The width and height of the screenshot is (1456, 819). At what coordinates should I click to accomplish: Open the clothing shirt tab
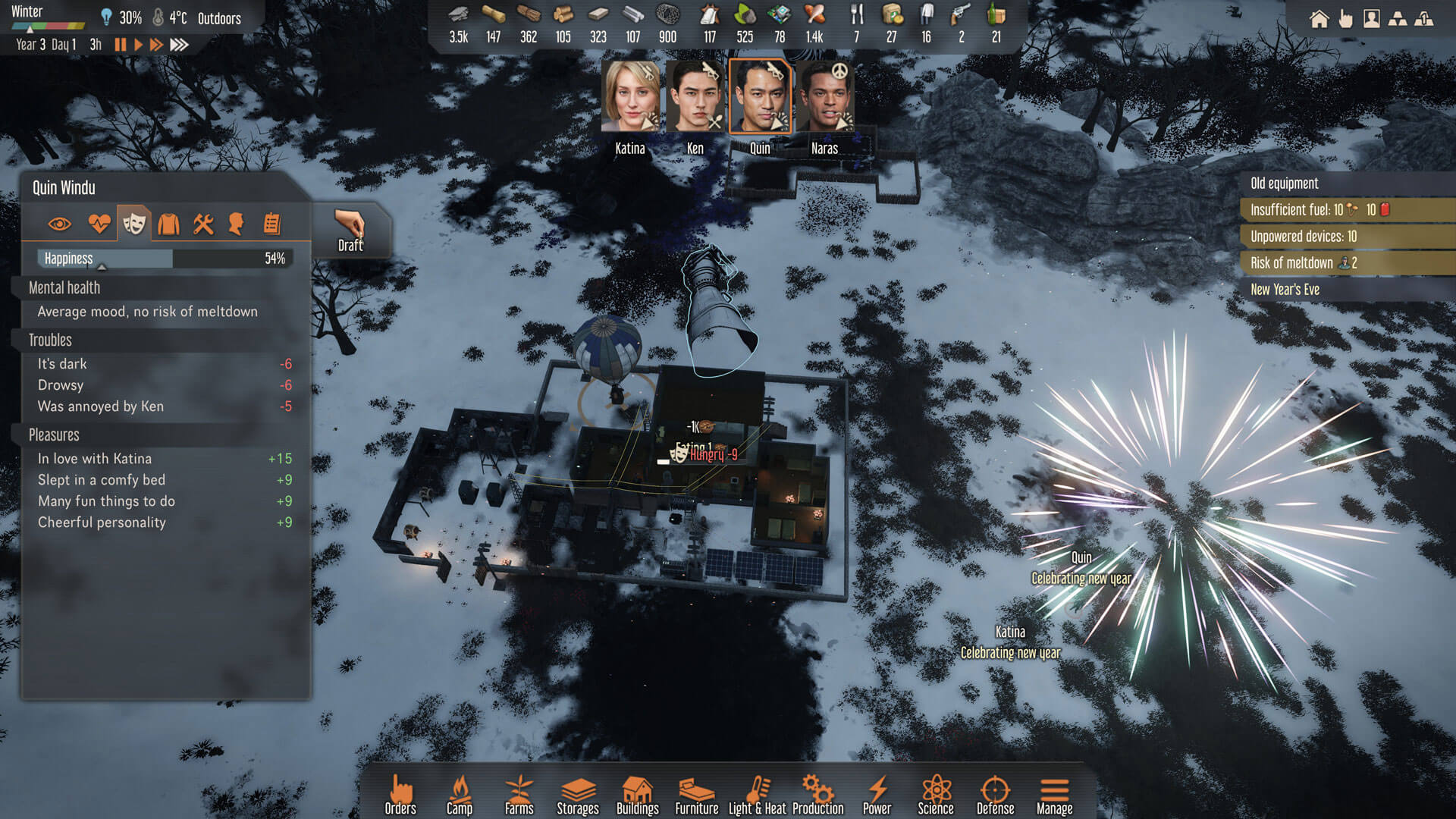pos(168,224)
